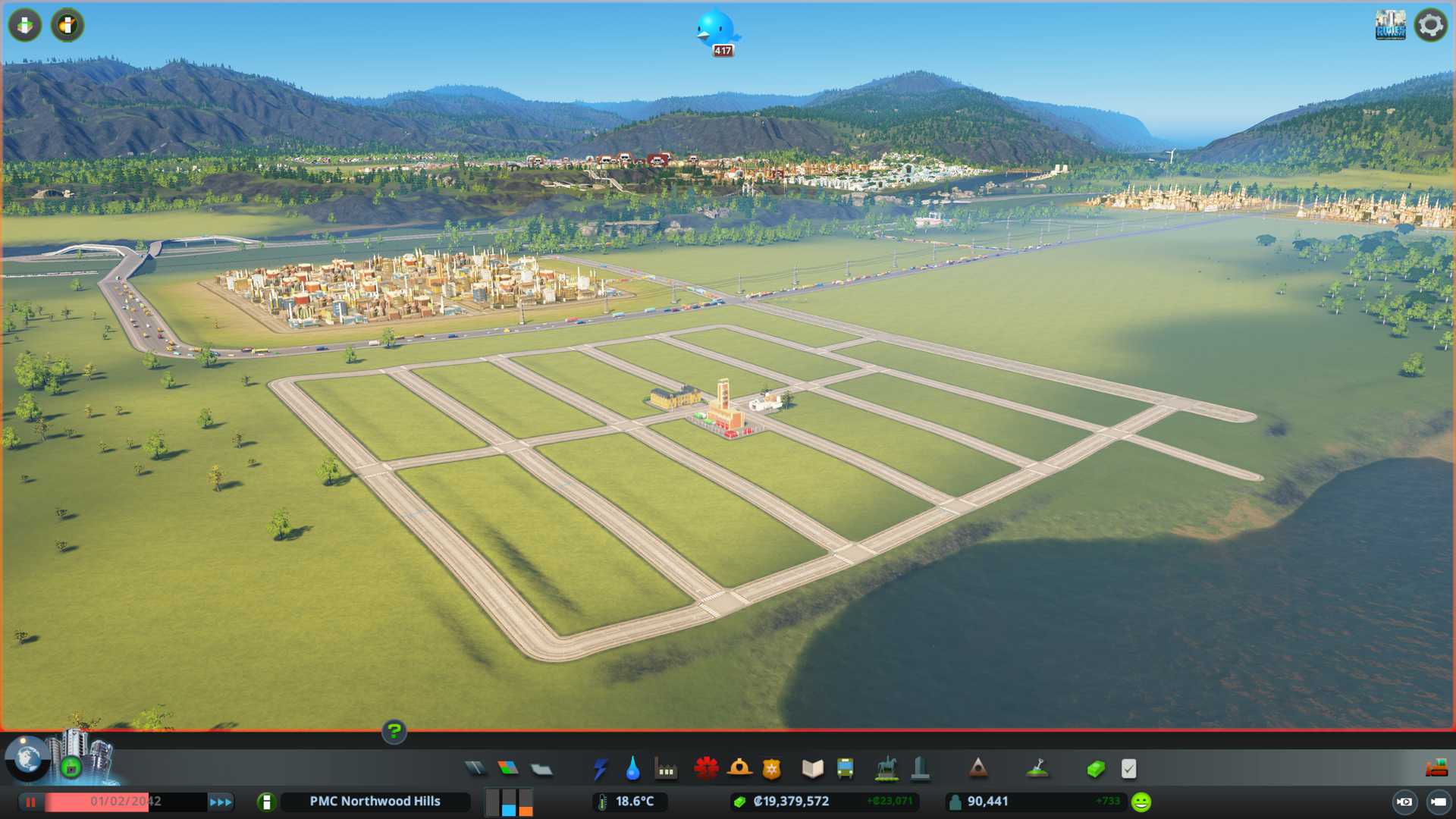Image resolution: width=1456 pixels, height=819 pixels.
Task: Open the Economy money panel
Action: click(1095, 769)
